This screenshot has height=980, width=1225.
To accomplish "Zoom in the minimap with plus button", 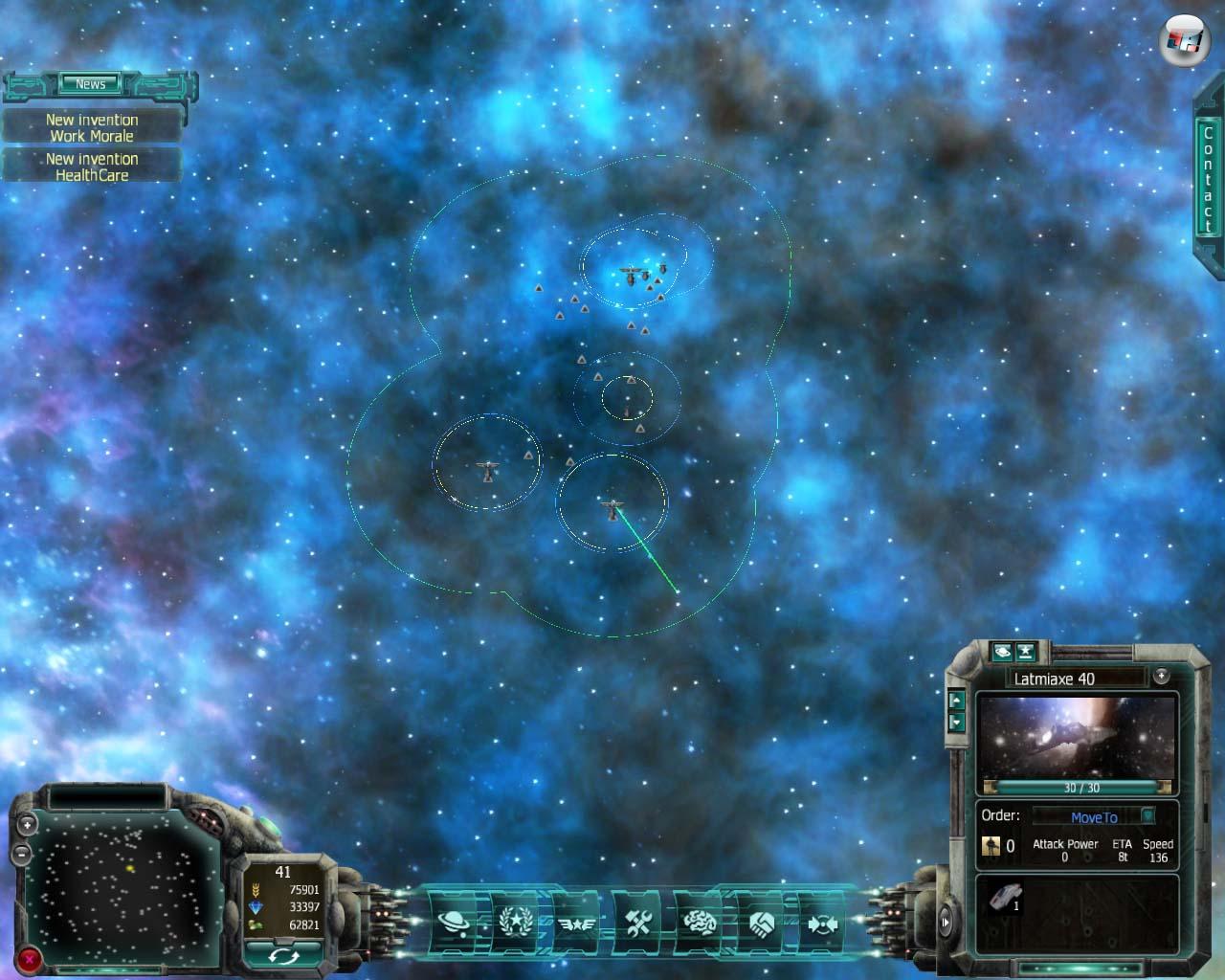I will (28, 823).
